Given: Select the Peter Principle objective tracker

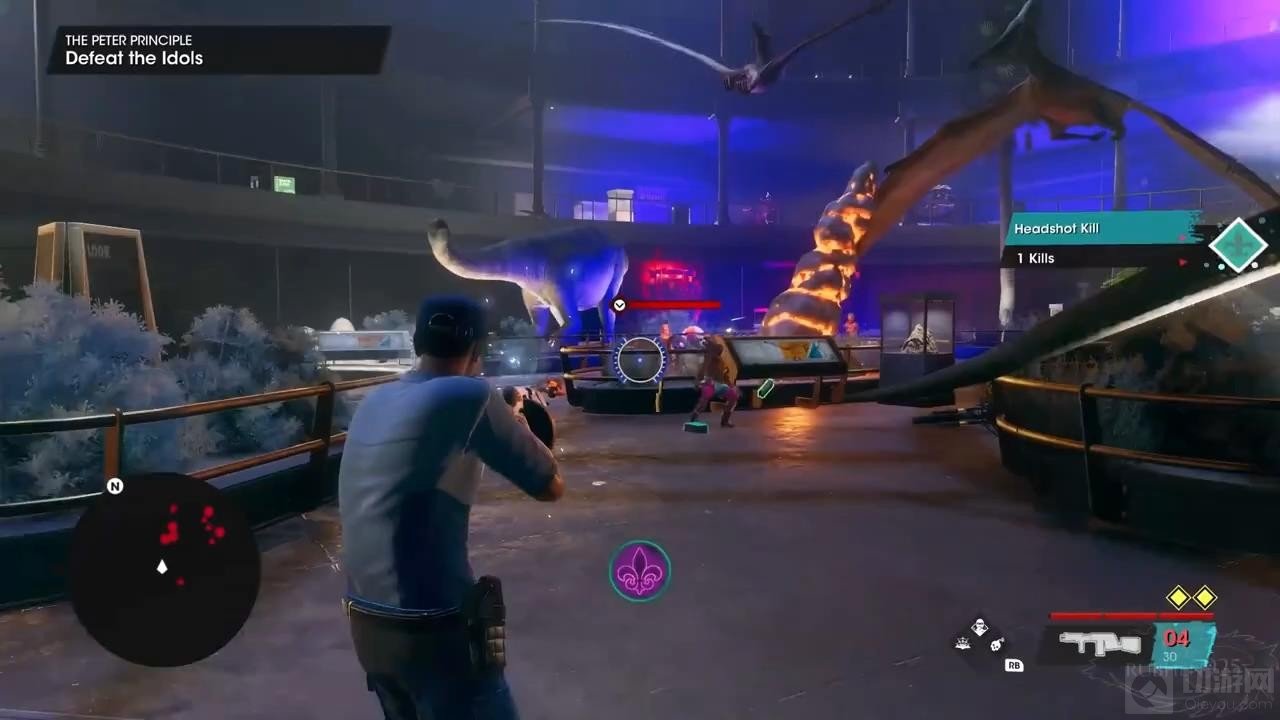Looking at the screenshot, I should 218,50.
